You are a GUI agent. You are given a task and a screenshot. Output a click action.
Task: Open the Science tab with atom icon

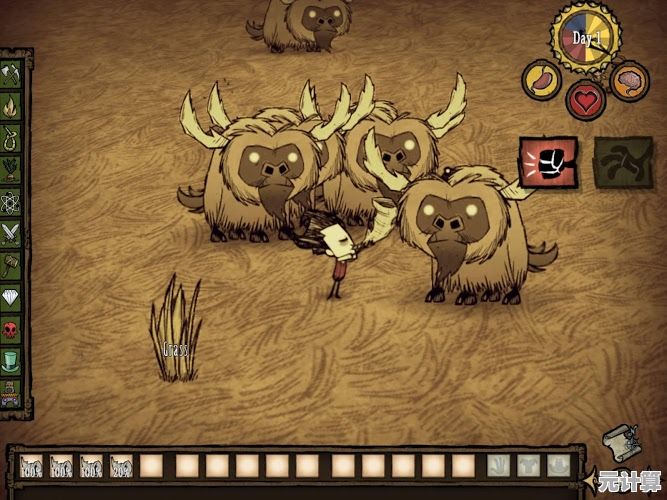pyautogui.click(x=12, y=201)
